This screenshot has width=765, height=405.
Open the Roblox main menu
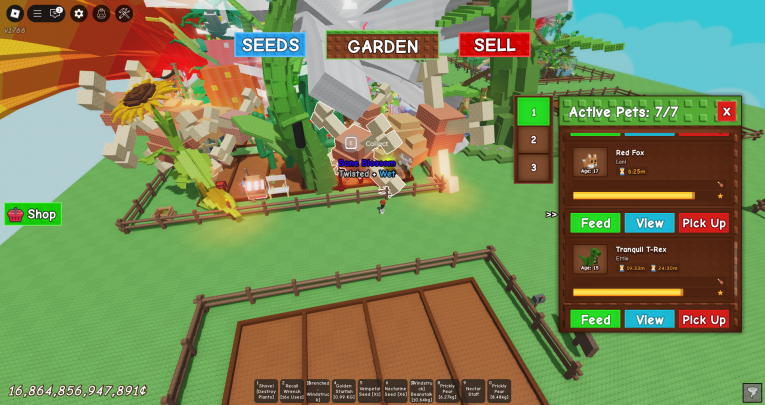click(14, 13)
